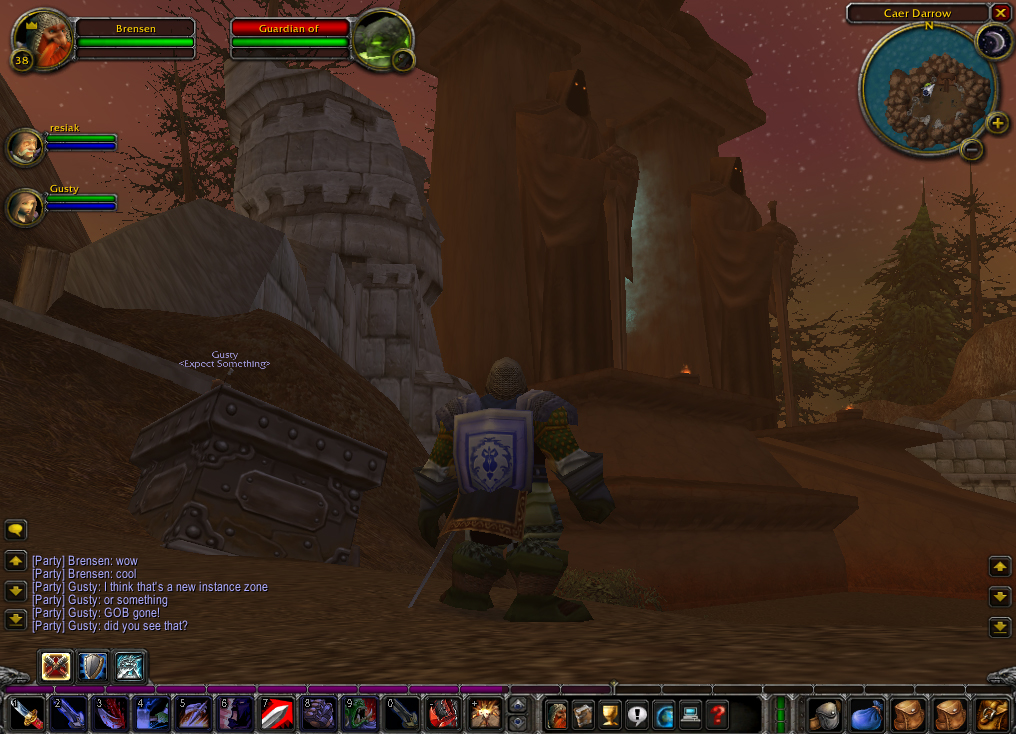Activate the Berserker Stance icon
The width and height of the screenshot is (1016, 734).
tap(130, 666)
